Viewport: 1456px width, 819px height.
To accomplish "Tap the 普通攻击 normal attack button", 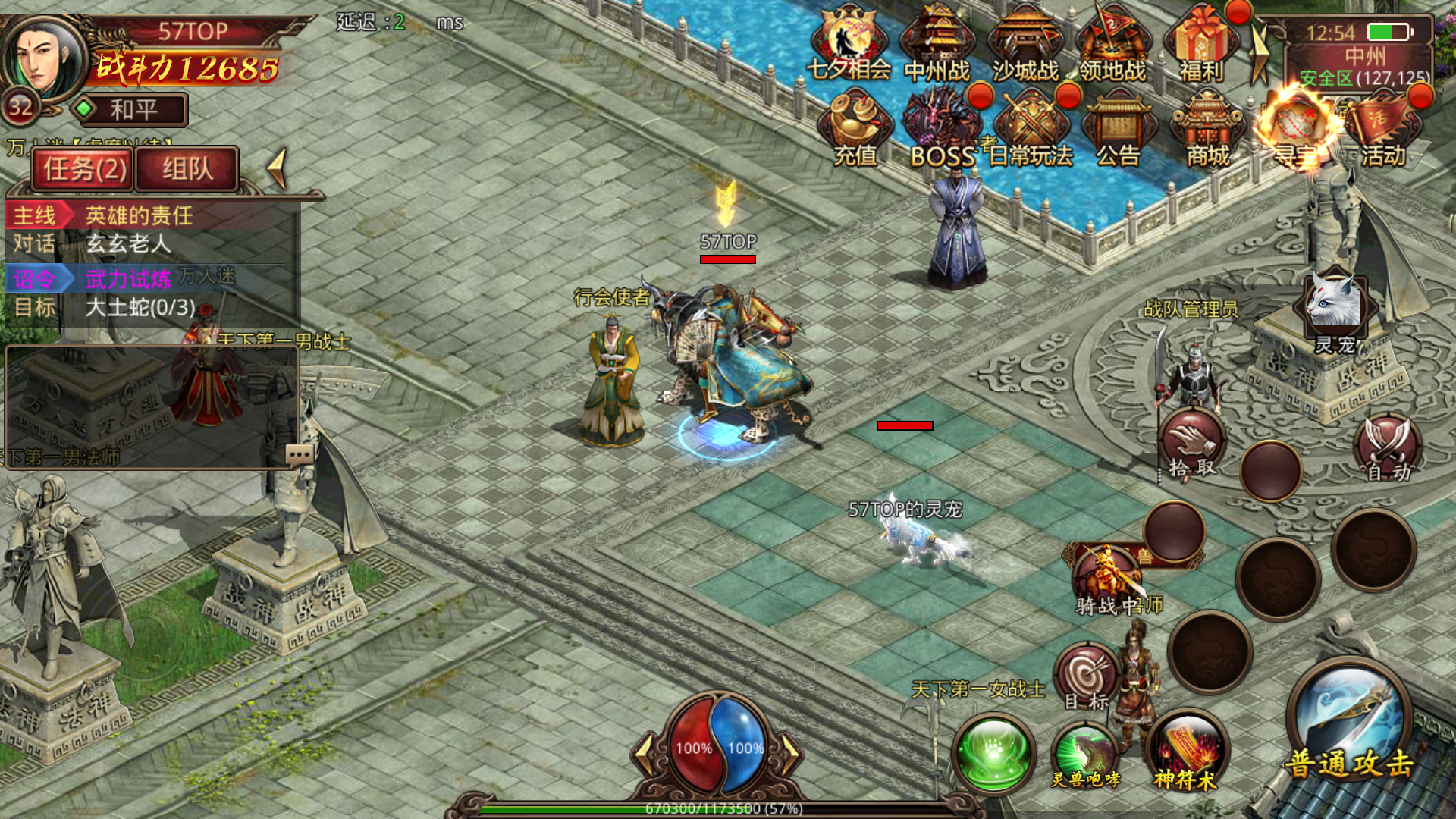I will pos(1349,720).
